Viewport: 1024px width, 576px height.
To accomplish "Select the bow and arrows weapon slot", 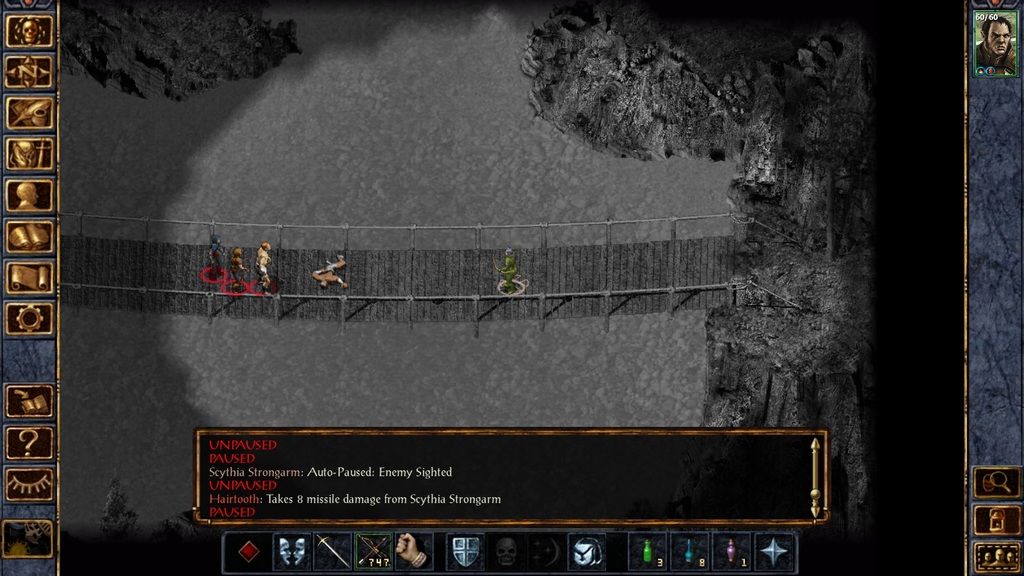I will click(x=373, y=552).
